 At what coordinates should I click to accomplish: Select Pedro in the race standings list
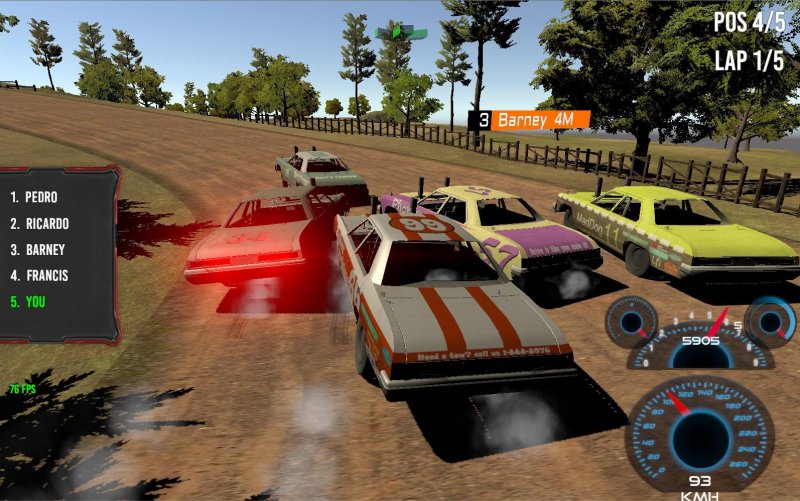click(35, 197)
